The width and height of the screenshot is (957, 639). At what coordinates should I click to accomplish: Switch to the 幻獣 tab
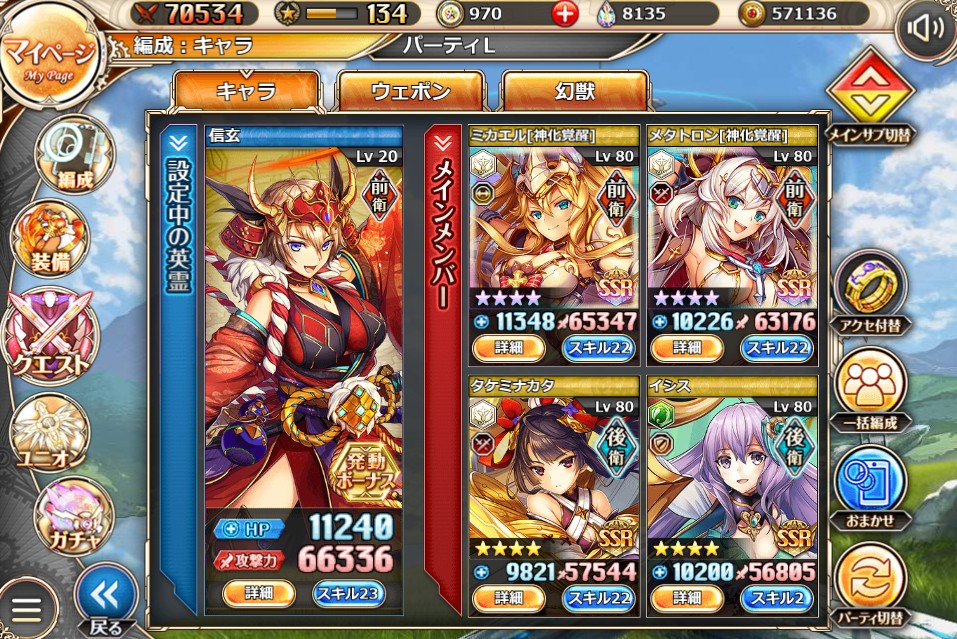(x=574, y=92)
